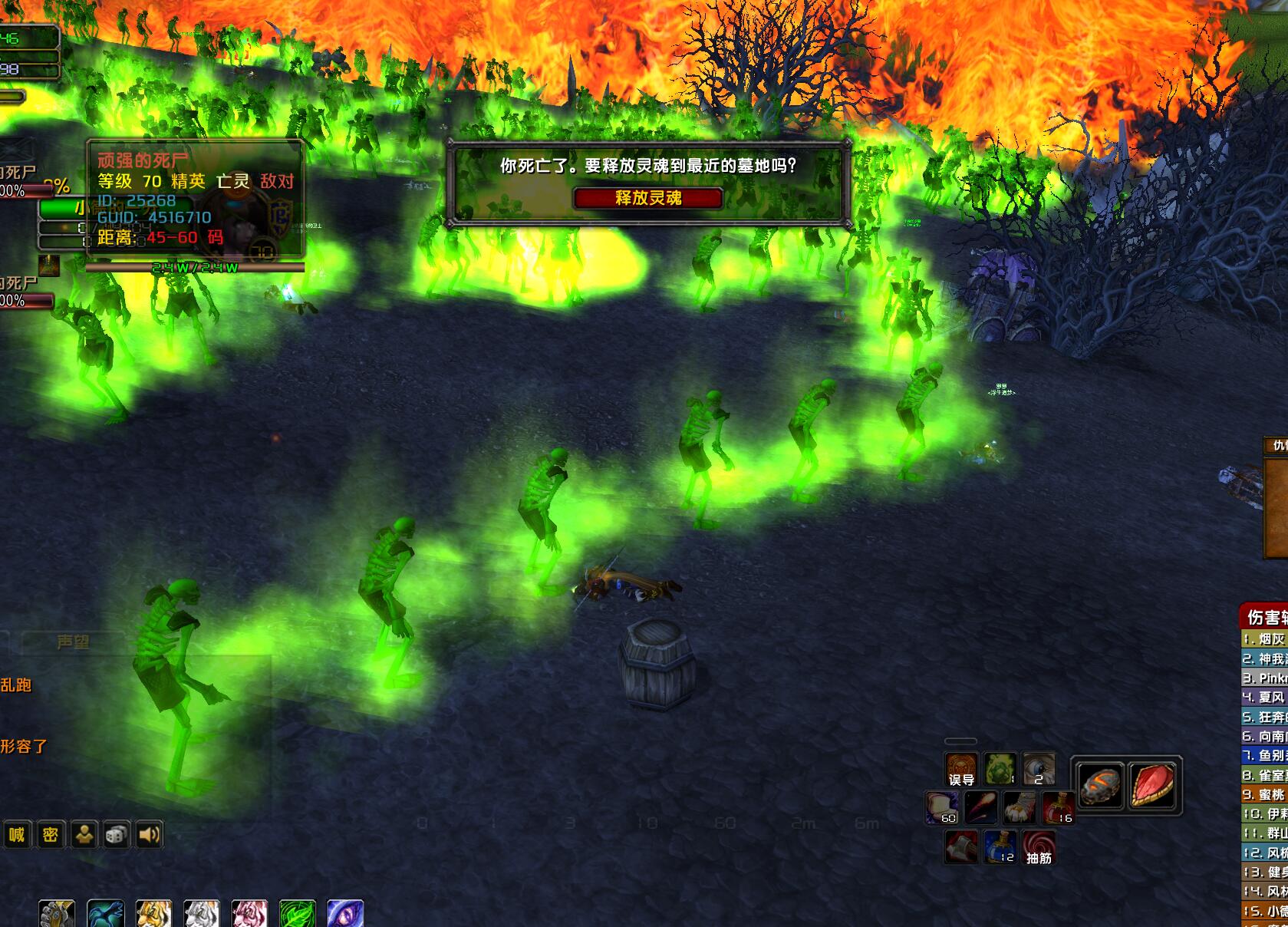1288x927 pixels.
Task: Use the 抽筋 red spiral ability
Action: click(1039, 847)
